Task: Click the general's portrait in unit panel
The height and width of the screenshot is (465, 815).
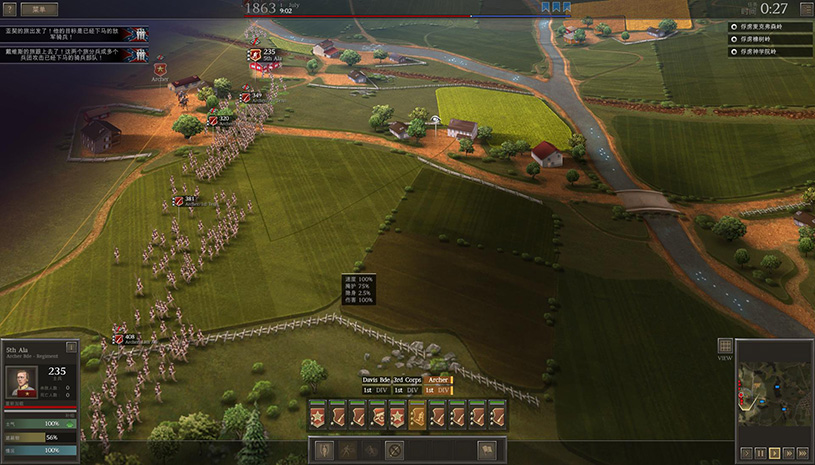Action: 22,381
